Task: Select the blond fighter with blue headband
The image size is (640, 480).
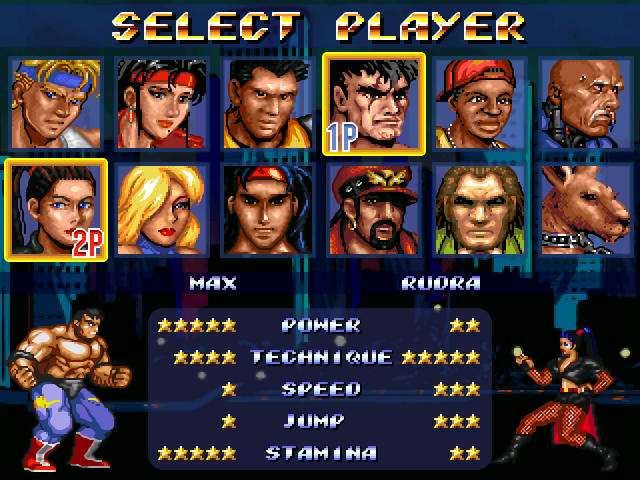Action: (x=55, y=103)
